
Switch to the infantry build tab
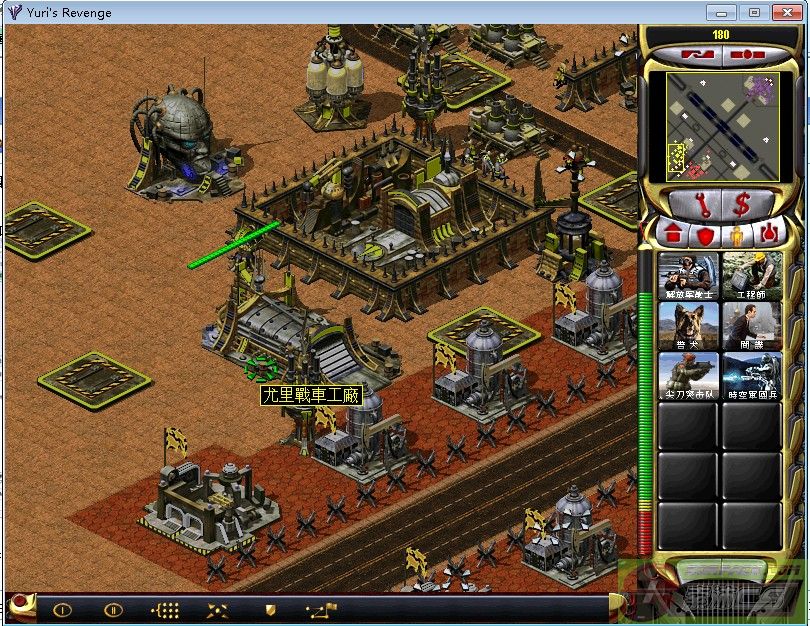[x=737, y=236]
